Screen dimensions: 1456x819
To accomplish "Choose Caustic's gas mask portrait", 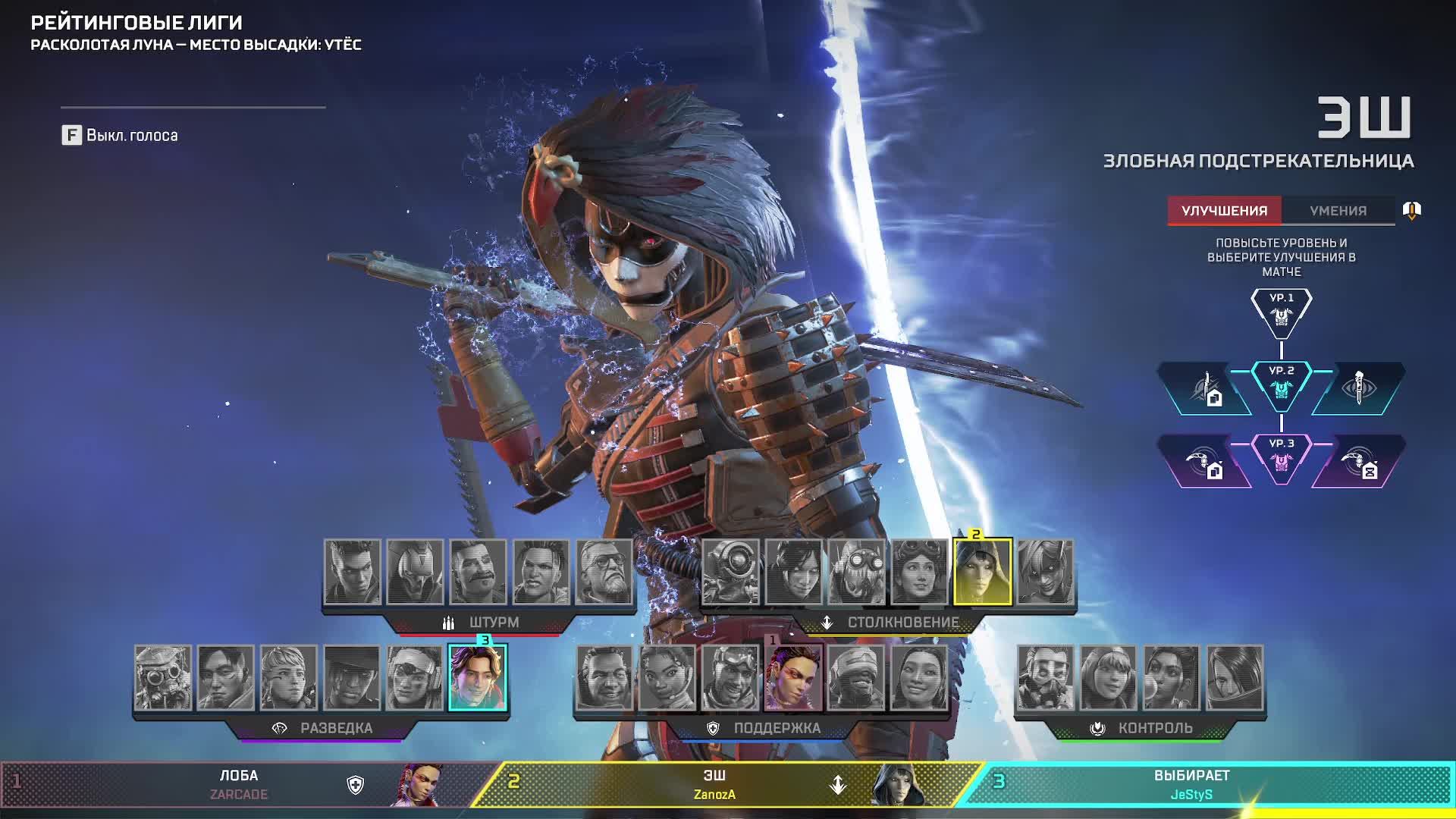I will pyautogui.click(x=1046, y=678).
